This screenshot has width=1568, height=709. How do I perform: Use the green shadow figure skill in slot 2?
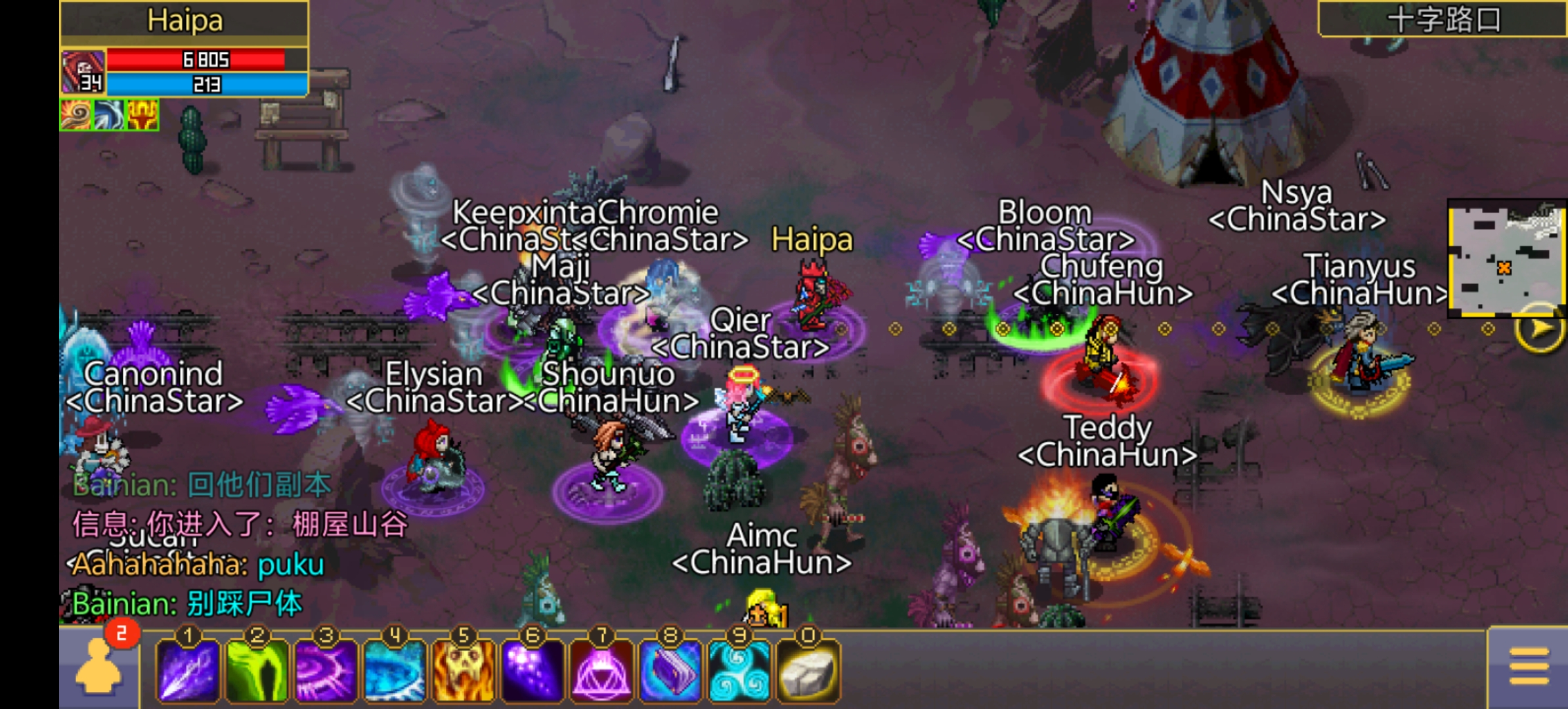tap(257, 671)
